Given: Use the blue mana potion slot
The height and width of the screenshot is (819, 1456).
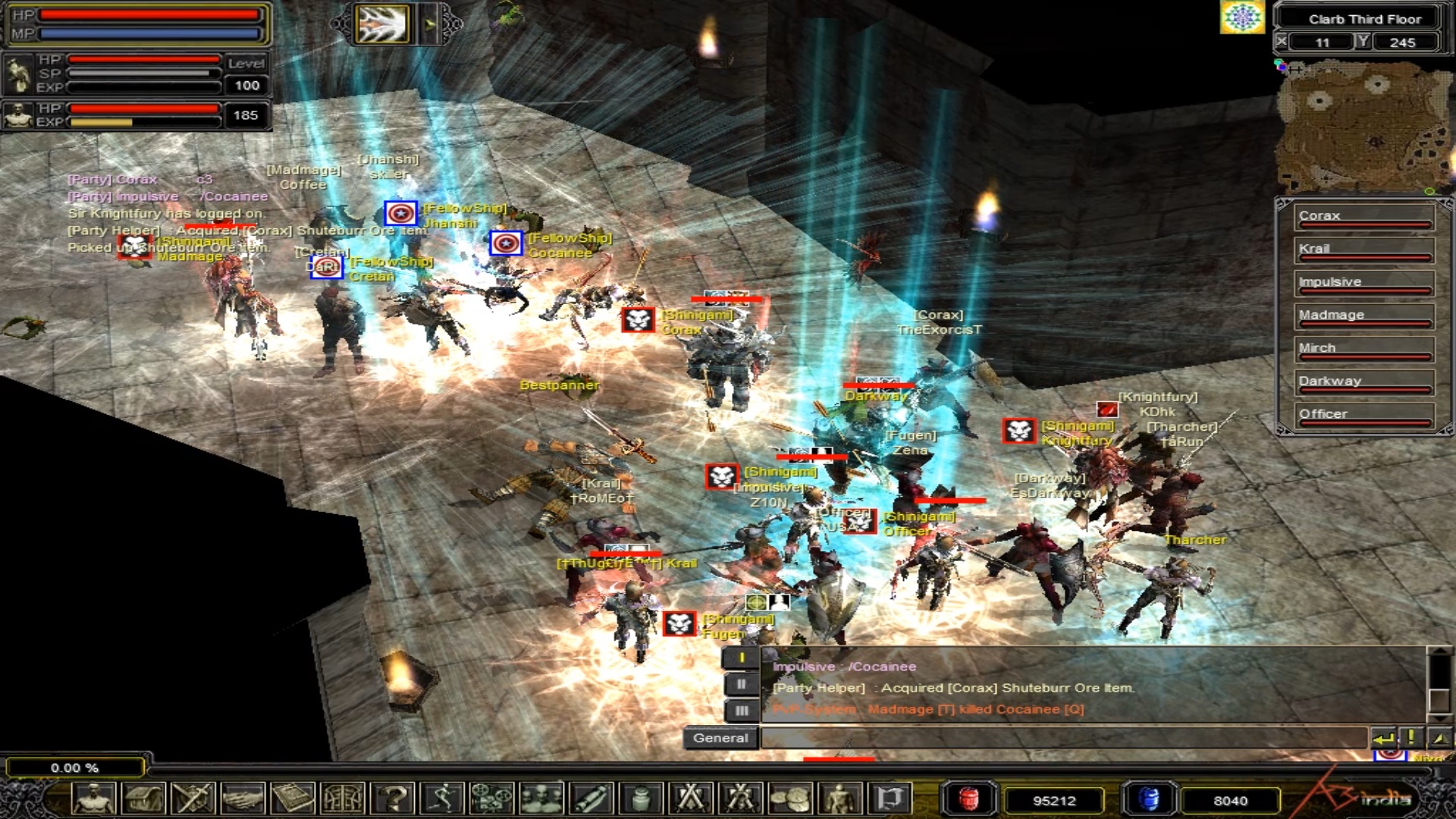Looking at the screenshot, I should click(x=1149, y=799).
